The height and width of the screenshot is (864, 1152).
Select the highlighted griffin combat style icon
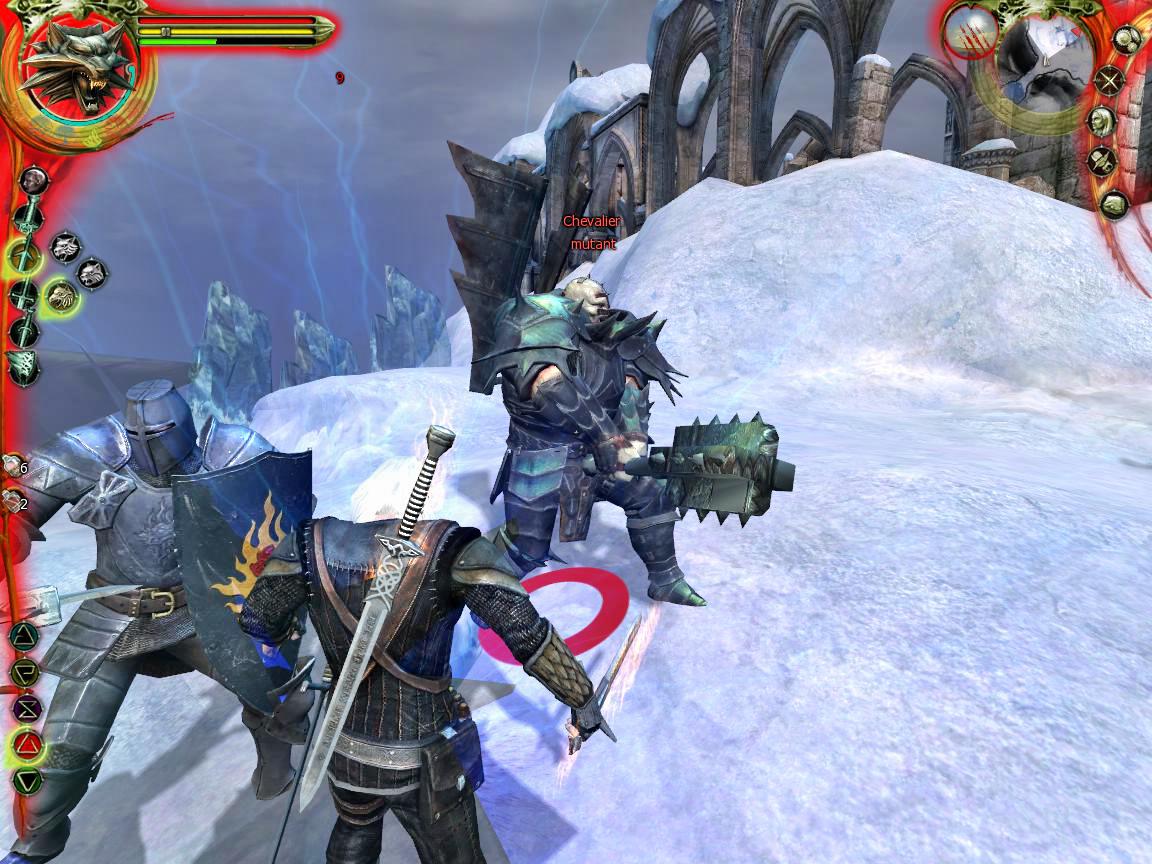(62, 295)
